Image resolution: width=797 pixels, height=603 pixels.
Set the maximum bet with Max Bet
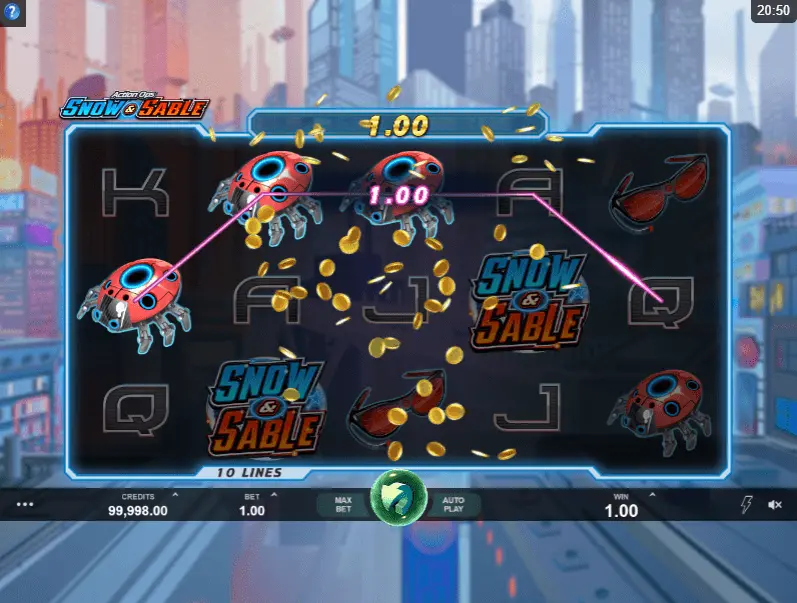point(342,504)
